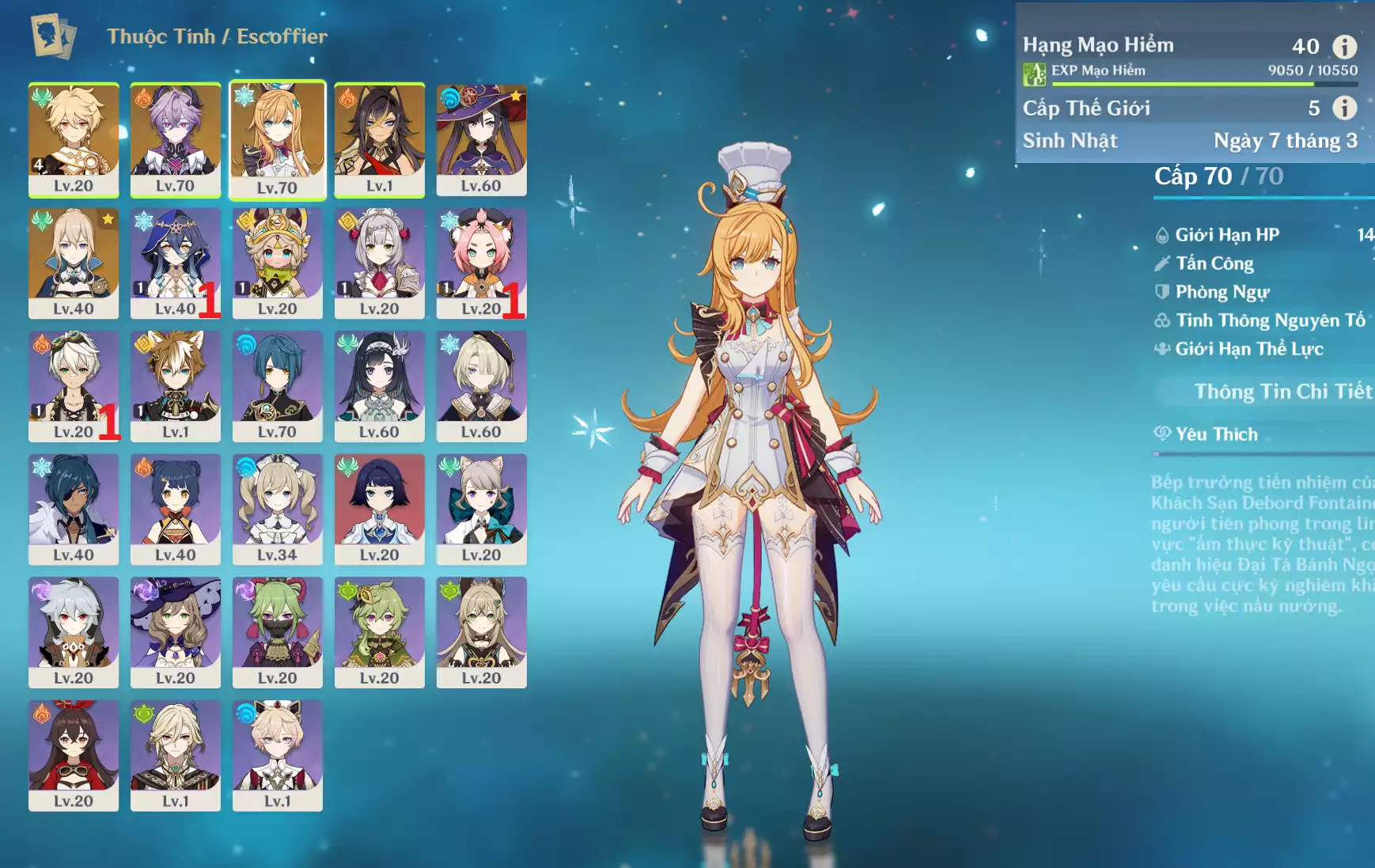Choose Kaeya with the eyepatch
Screen dimensions: 1375x868
[74, 509]
